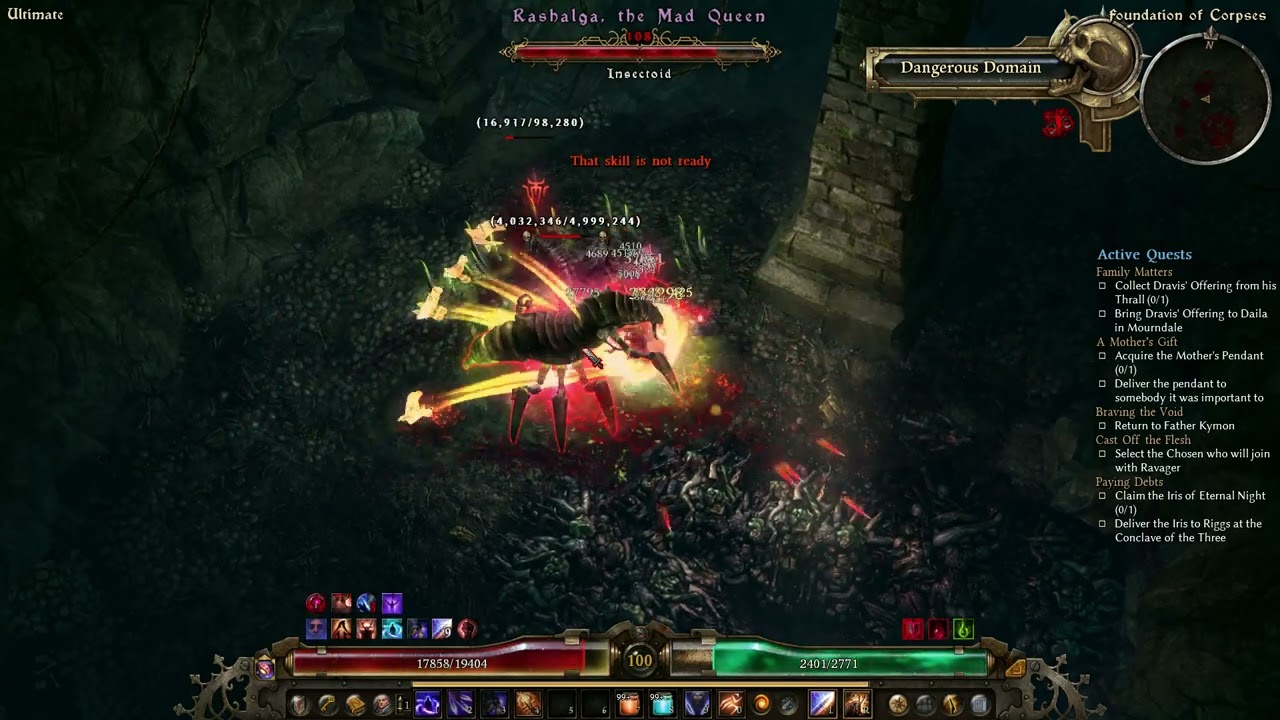Open the compass star map button
The image size is (1280, 720).
(x=898, y=704)
